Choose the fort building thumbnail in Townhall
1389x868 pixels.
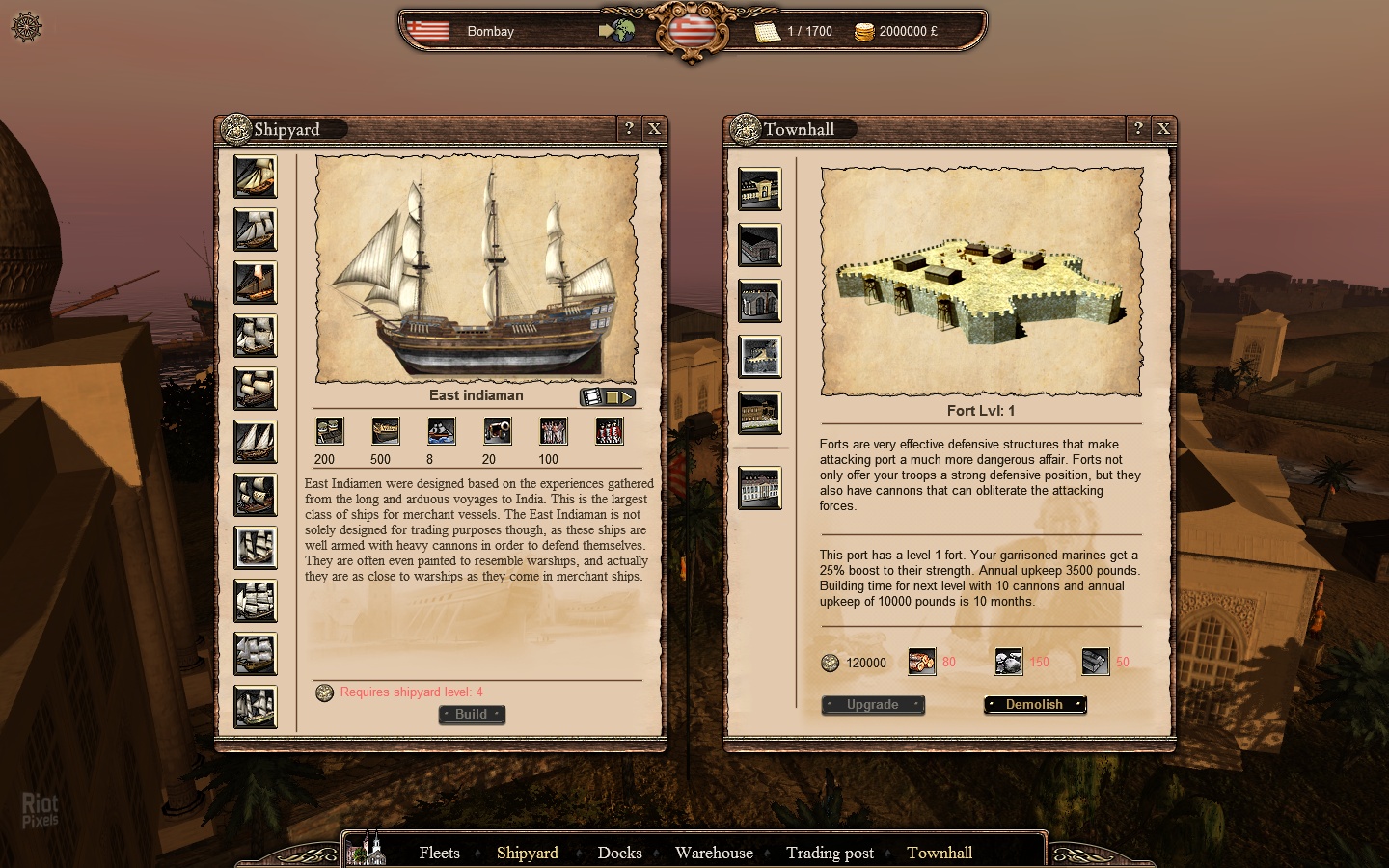pos(760,357)
